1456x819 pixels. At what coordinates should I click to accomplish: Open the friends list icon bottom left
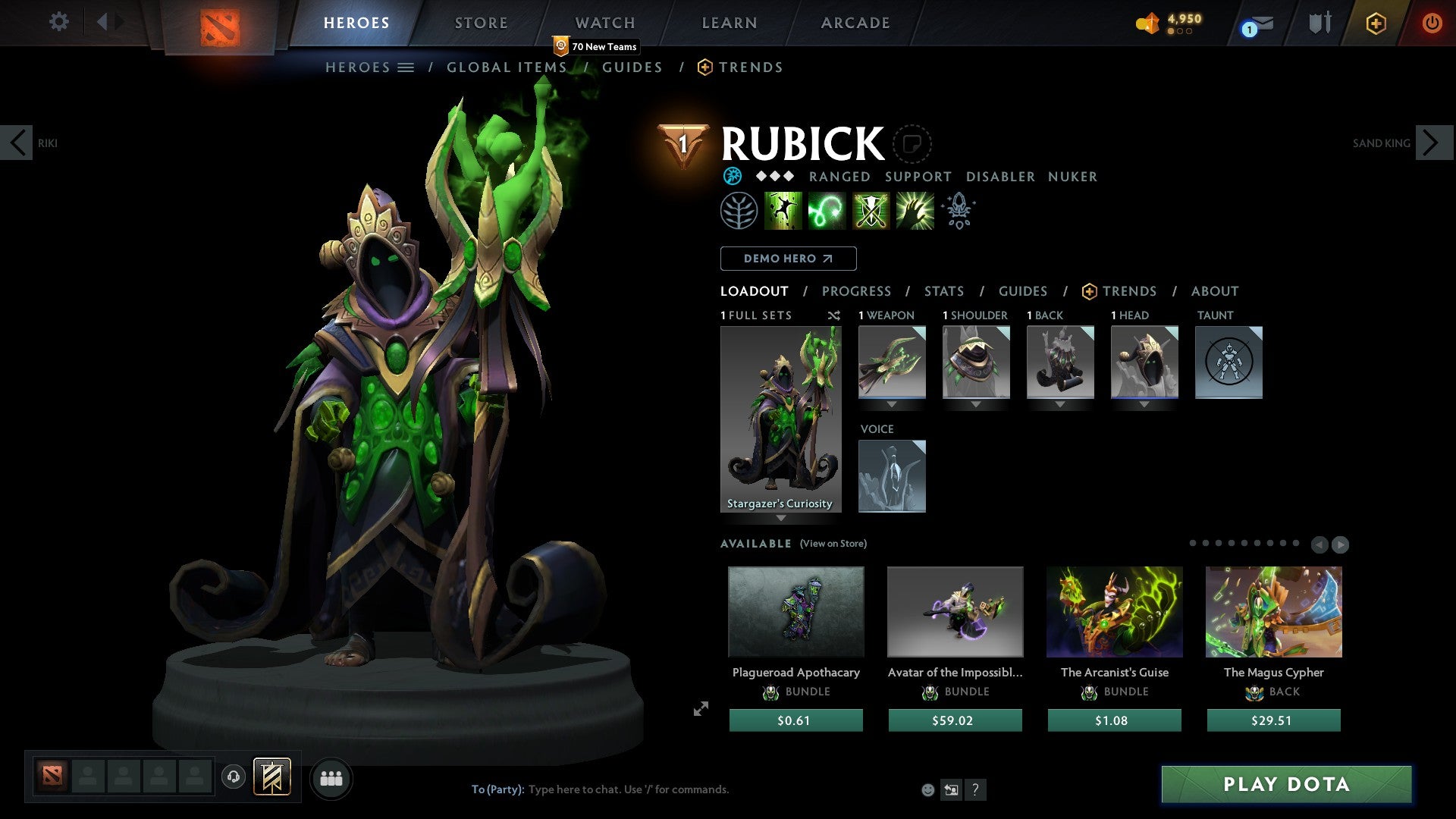click(331, 777)
